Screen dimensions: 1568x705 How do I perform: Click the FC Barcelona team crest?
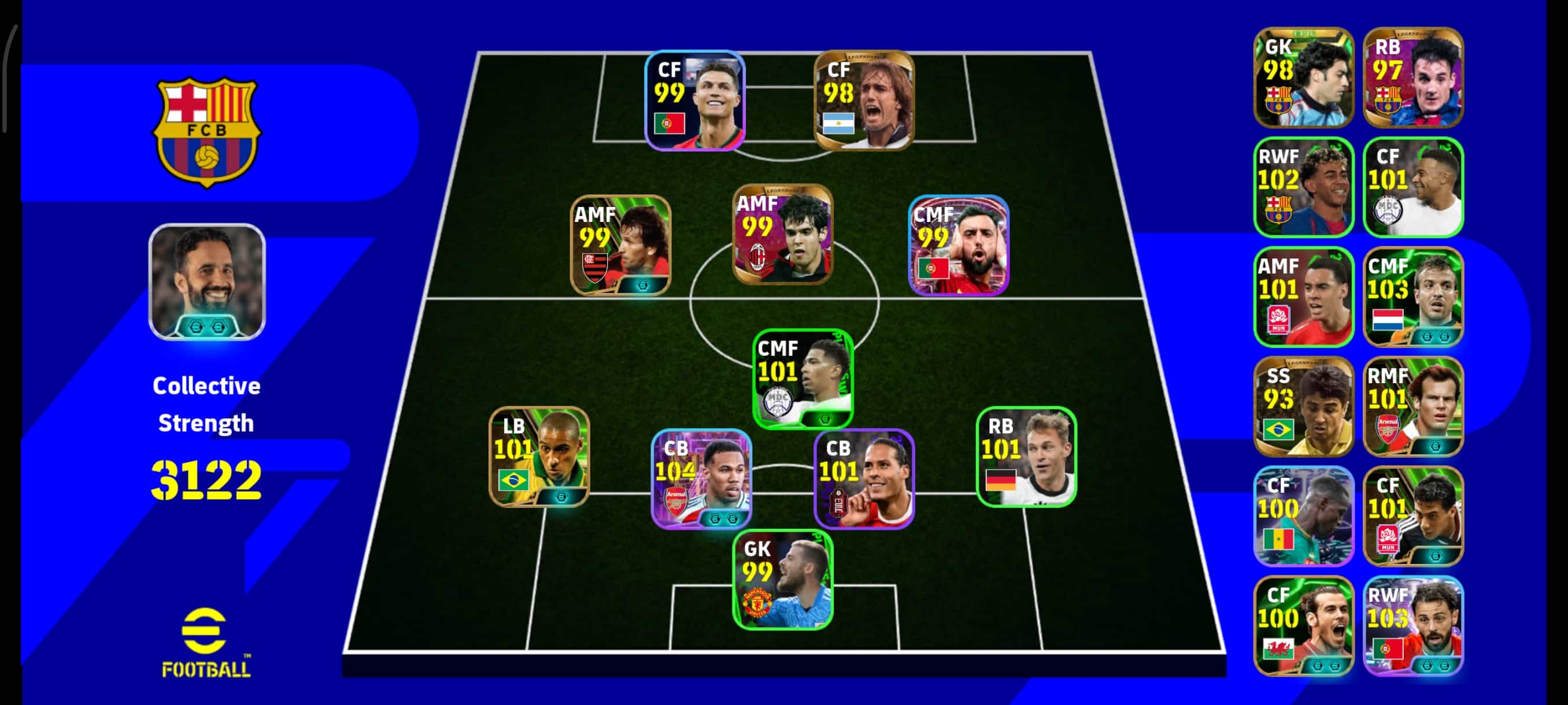(x=207, y=132)
